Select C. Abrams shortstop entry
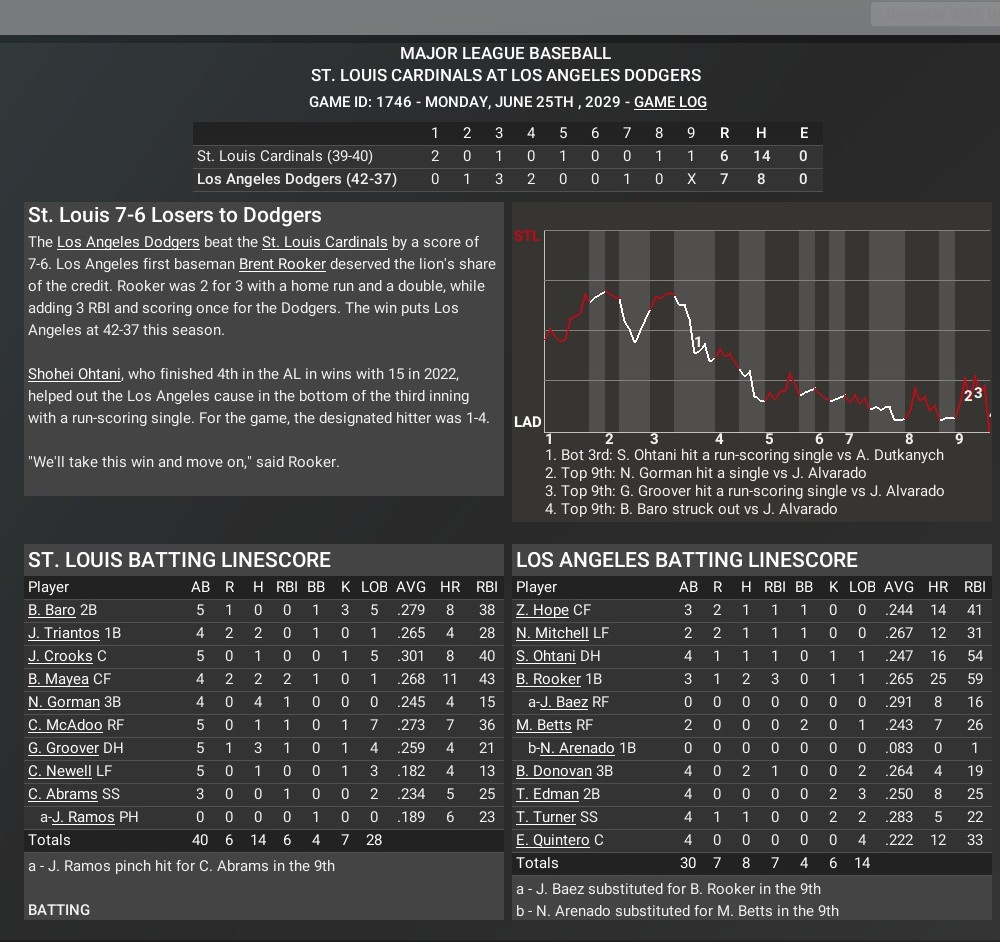 point(62,794)
